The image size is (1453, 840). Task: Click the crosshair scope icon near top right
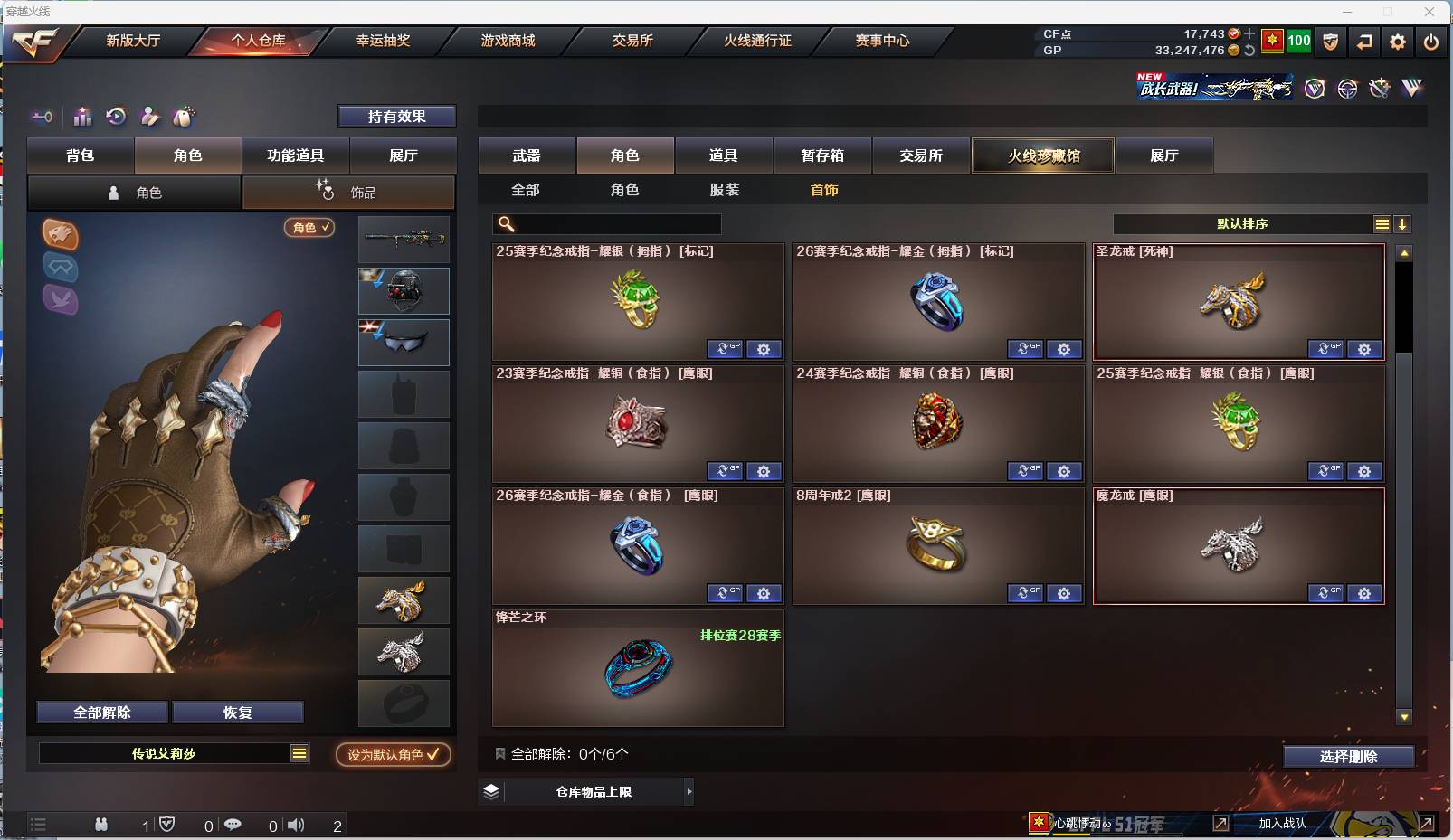1347,89
